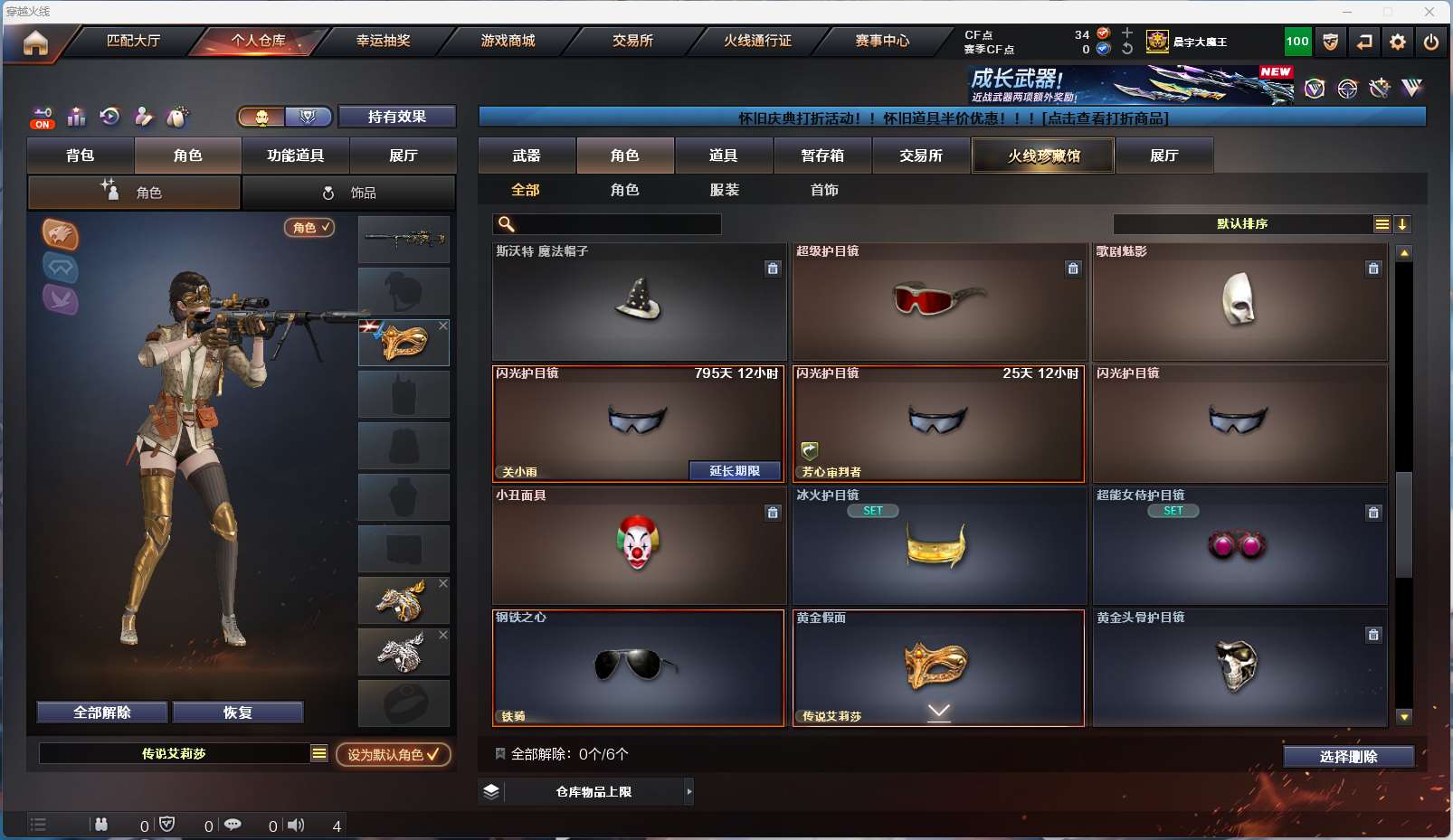Open settings with the gear icon
This screenshot has height=840, width=1453.
[x=1398, y=42]
